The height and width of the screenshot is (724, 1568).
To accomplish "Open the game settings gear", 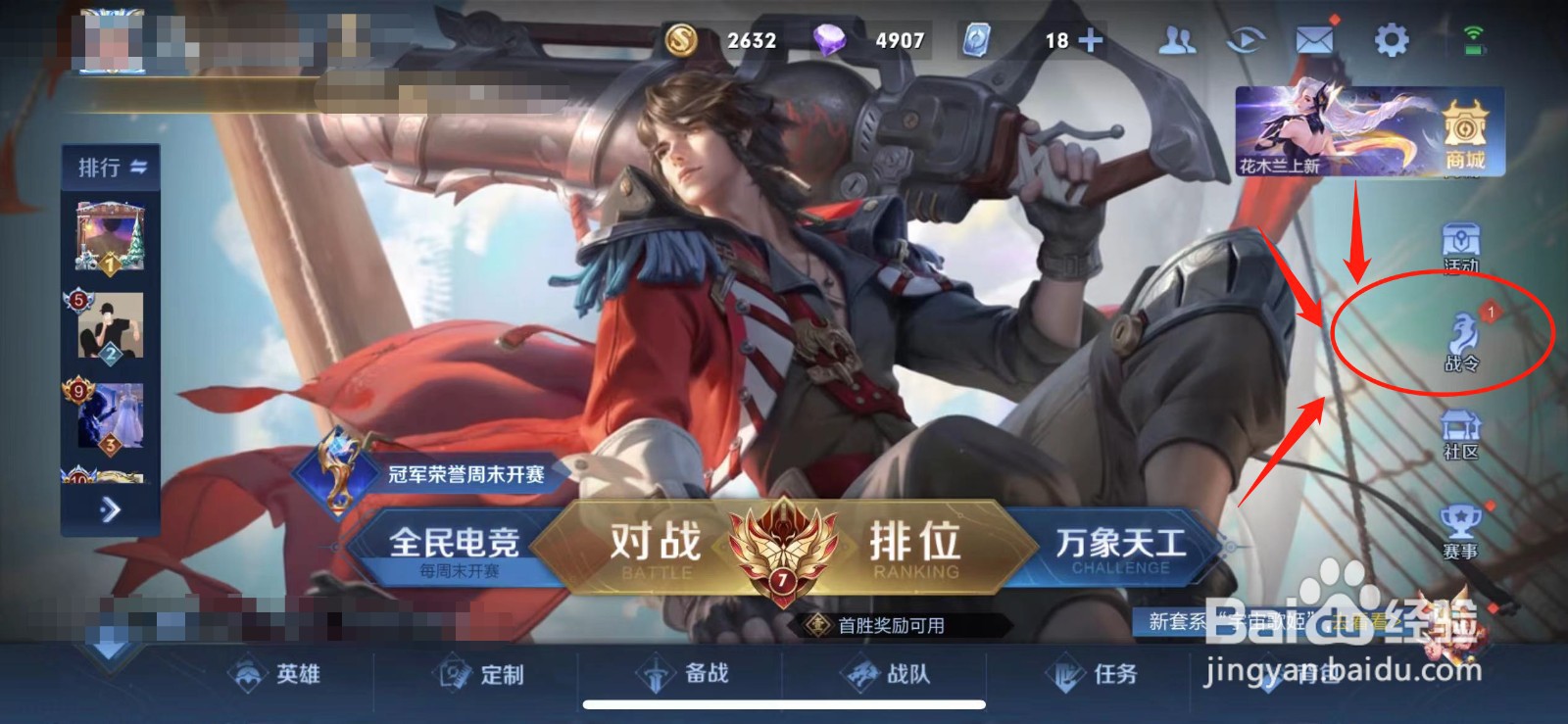I will point(1393,39).
